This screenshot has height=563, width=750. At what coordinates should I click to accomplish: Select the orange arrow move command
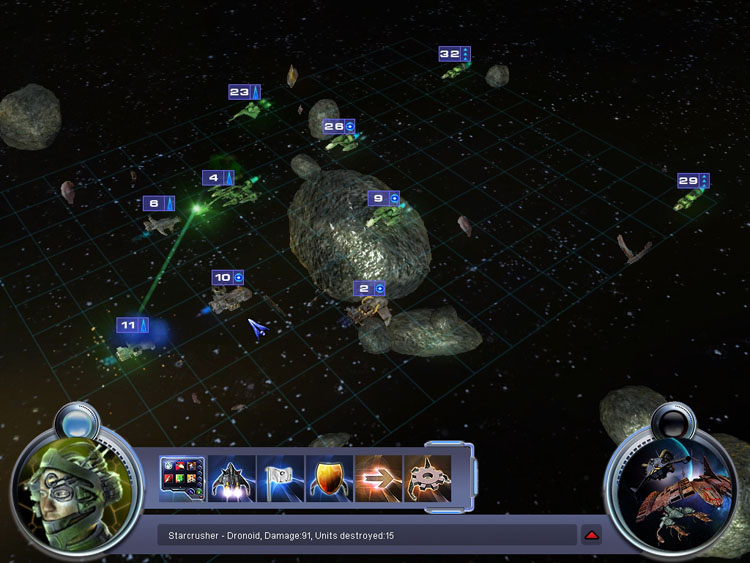click(x=378, y=479)
